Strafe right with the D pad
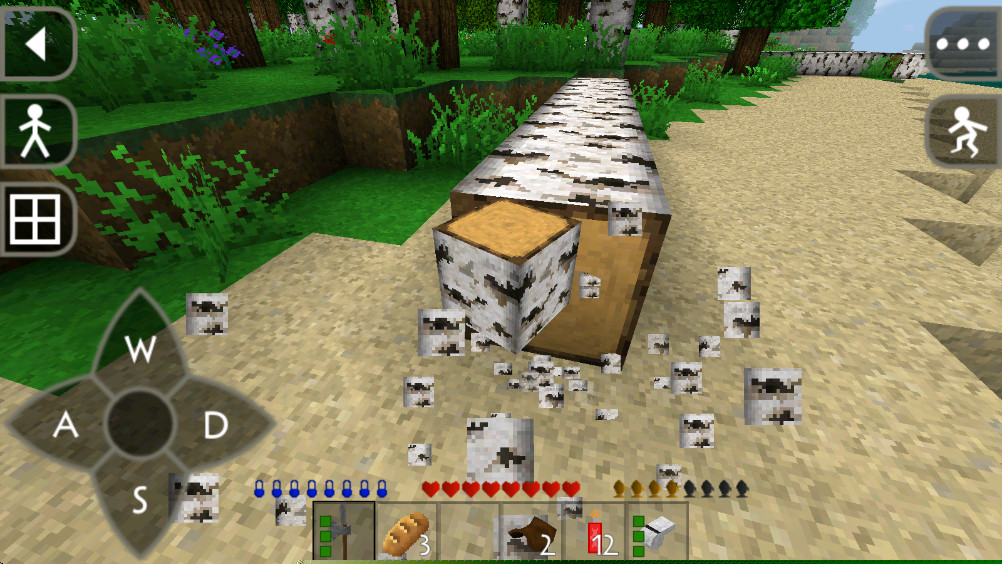The height and width of the screenshot is (564, 1002). [215, 425]
